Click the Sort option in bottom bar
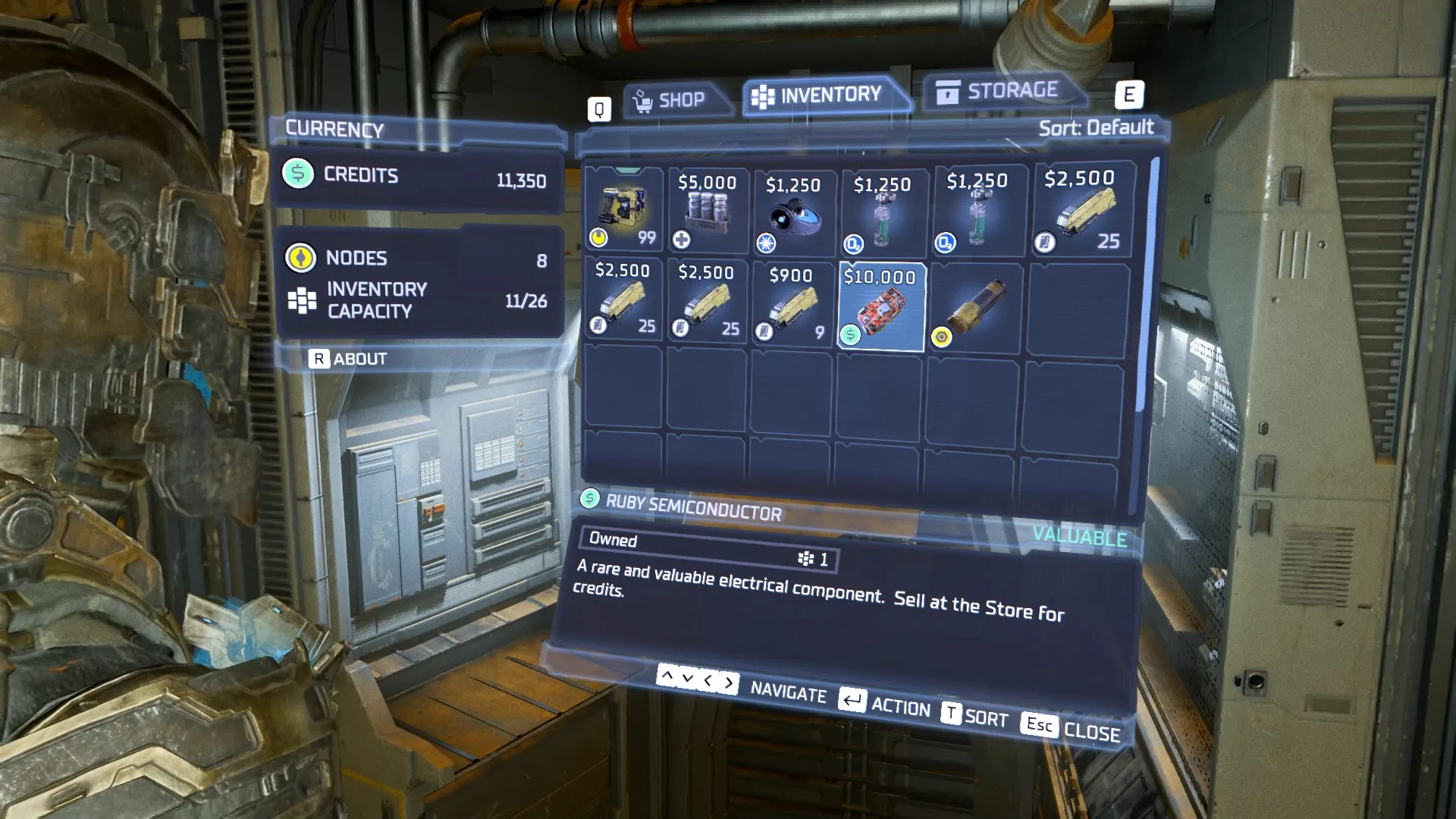This screenshot has width=1456, height=819. pos(976,716)
